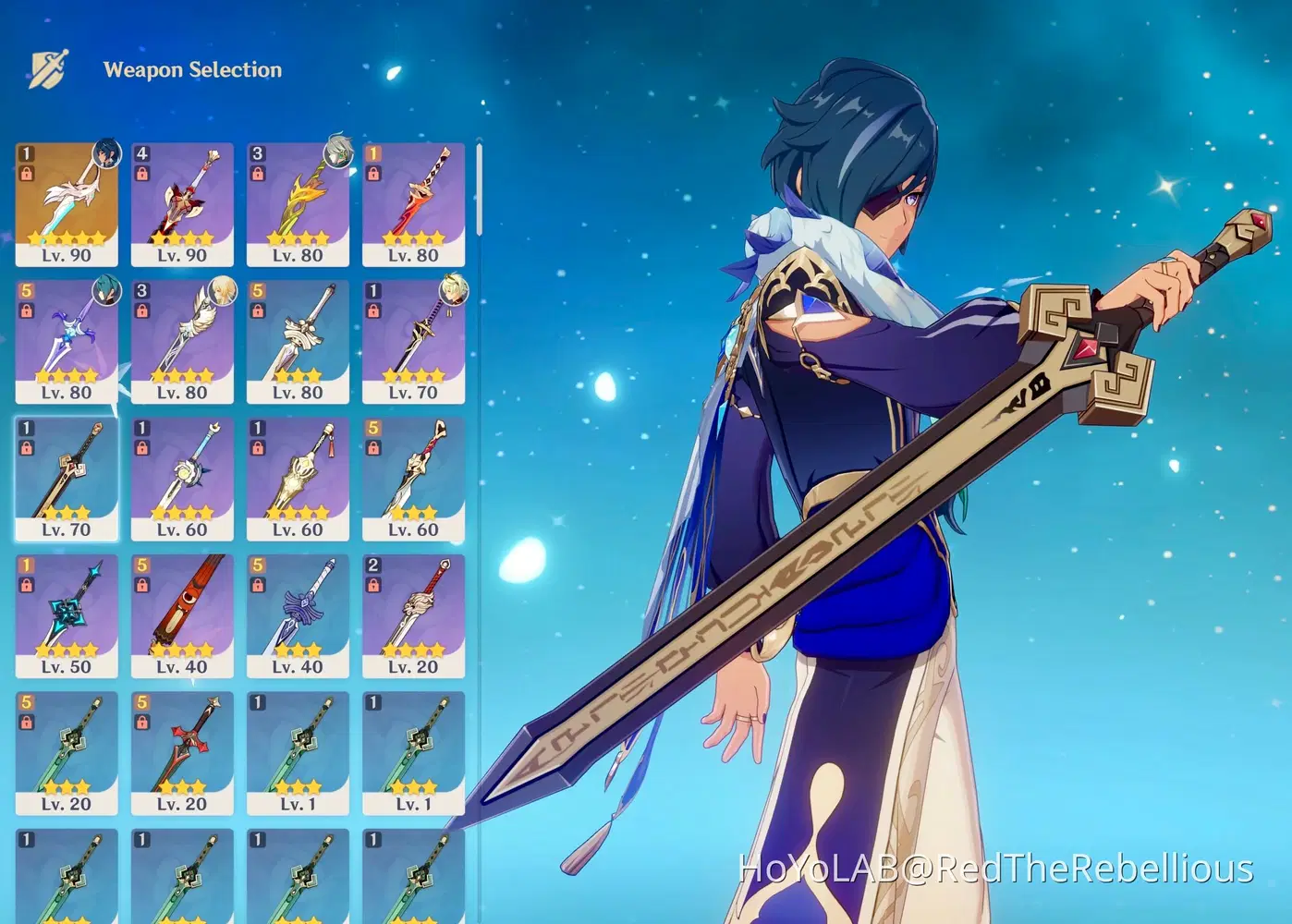
Task: Select the Lv. 50 sword with cyan cross-guard
Action: pyautogui.click(x=67, y=614)
